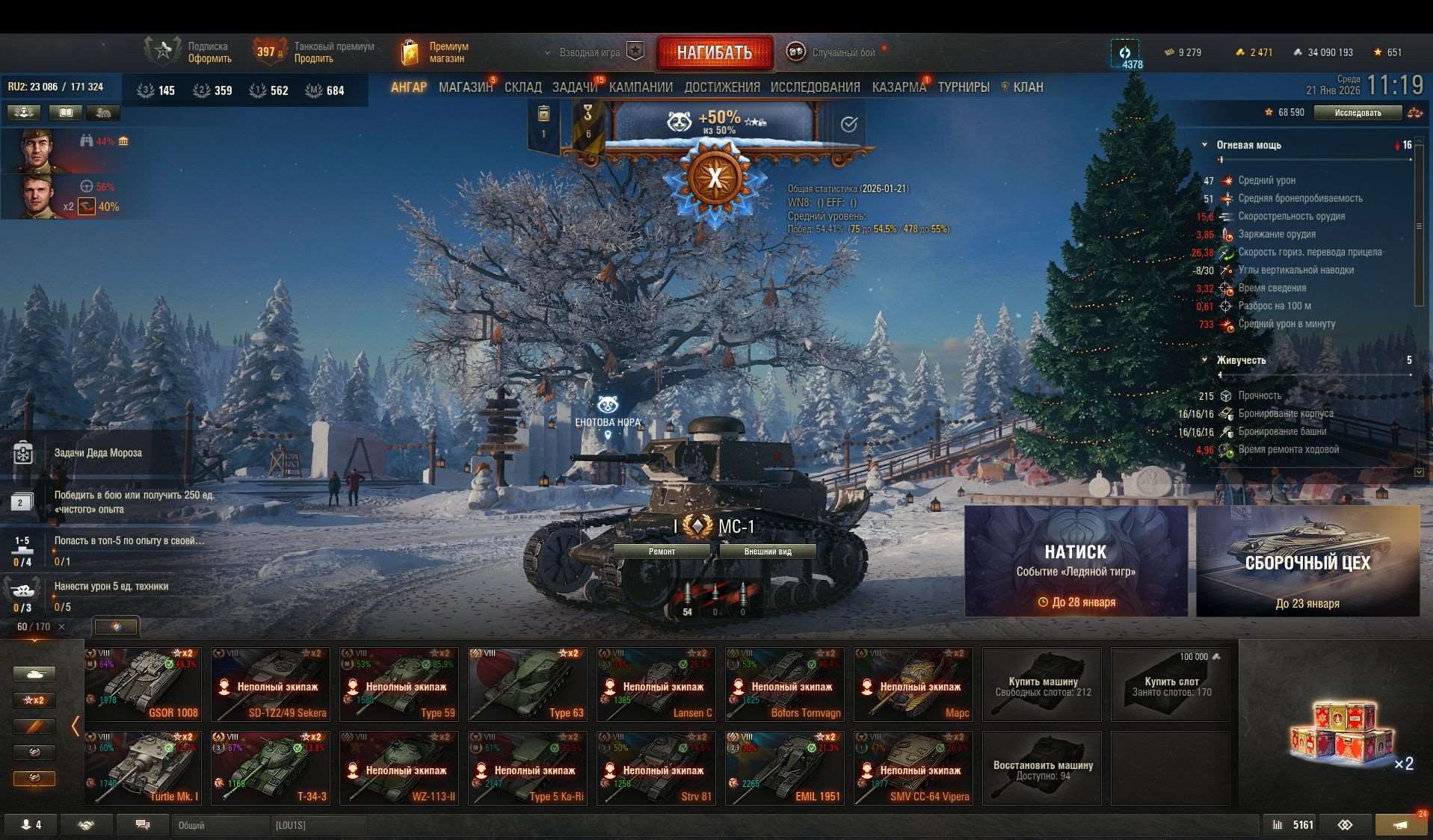1433x840 pixels.
Task: Open the contacts handshake icon
Action: coord(86,824)
